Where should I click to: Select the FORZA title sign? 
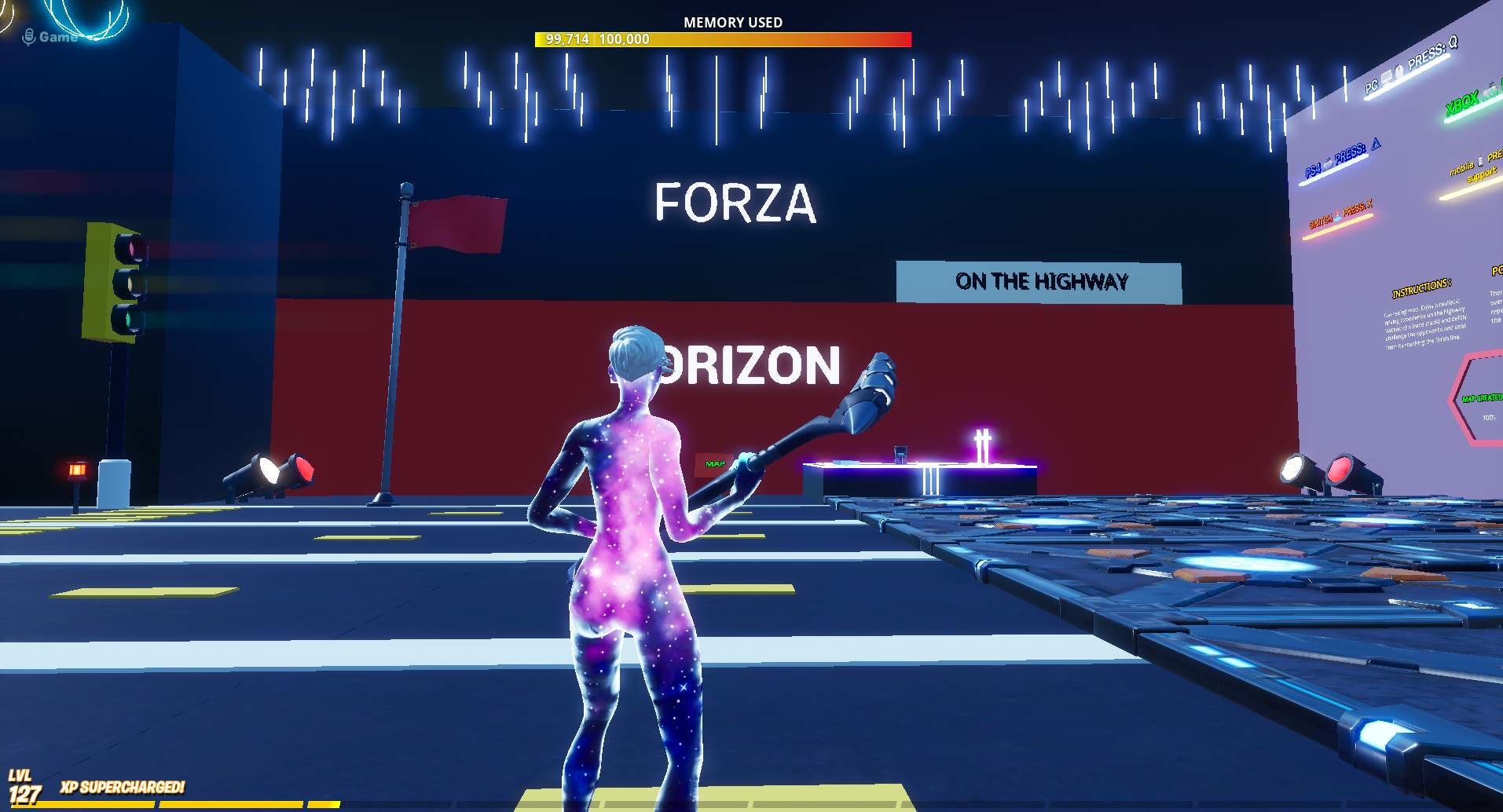tap(735, 203)
